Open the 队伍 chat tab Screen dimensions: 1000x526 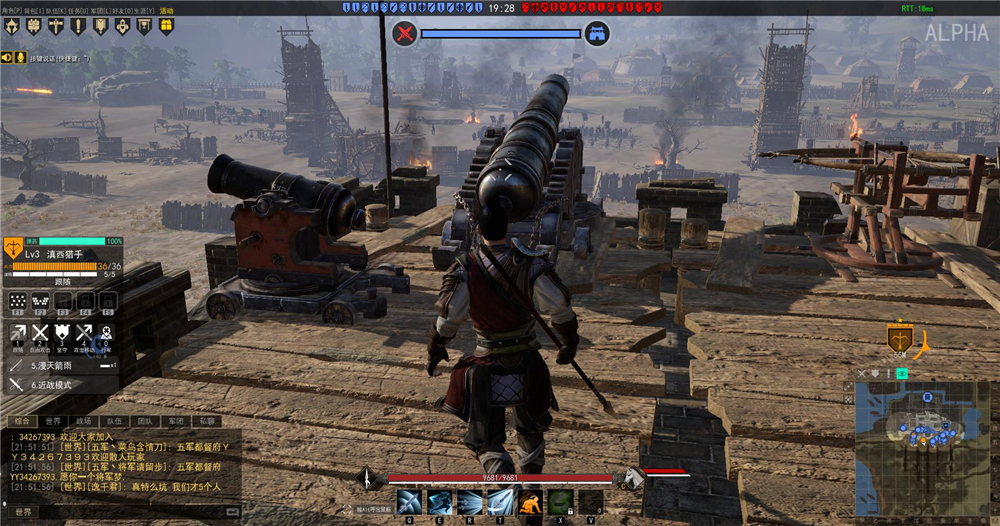(114, 422)
